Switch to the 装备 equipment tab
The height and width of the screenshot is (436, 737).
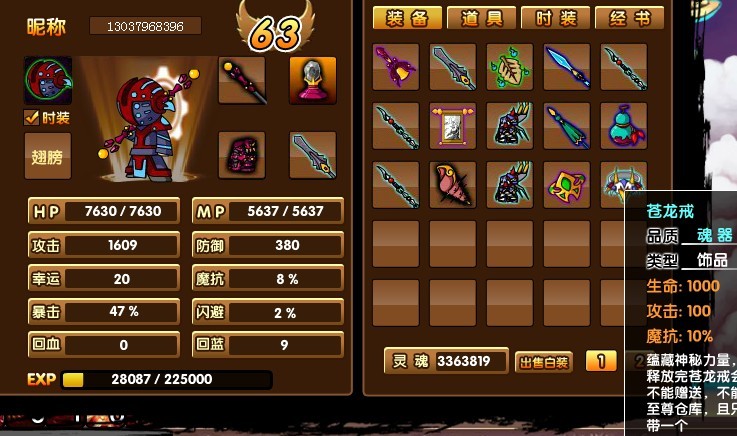point(406,18)
